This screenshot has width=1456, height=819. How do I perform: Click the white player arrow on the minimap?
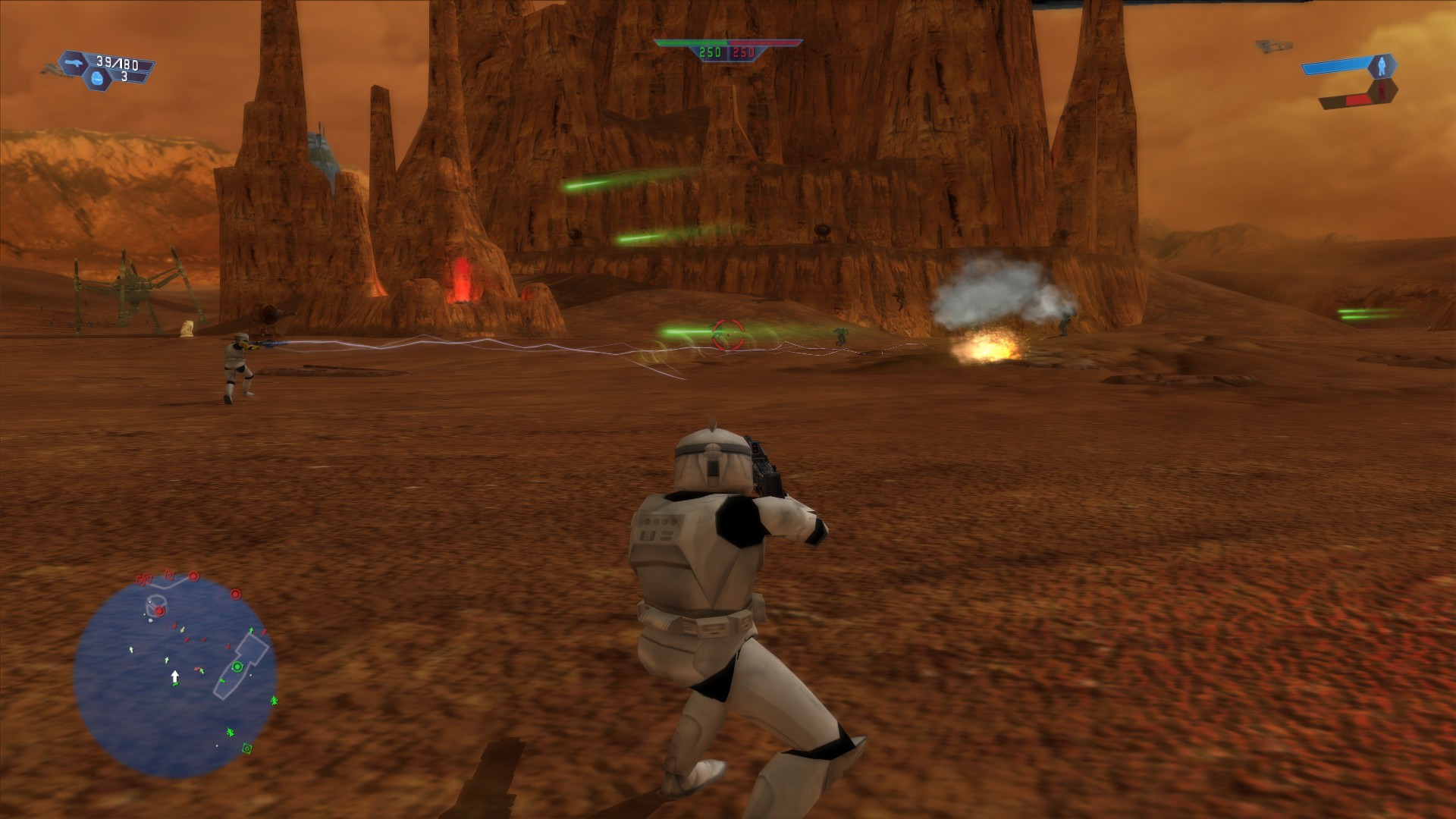tap(175, 675)
